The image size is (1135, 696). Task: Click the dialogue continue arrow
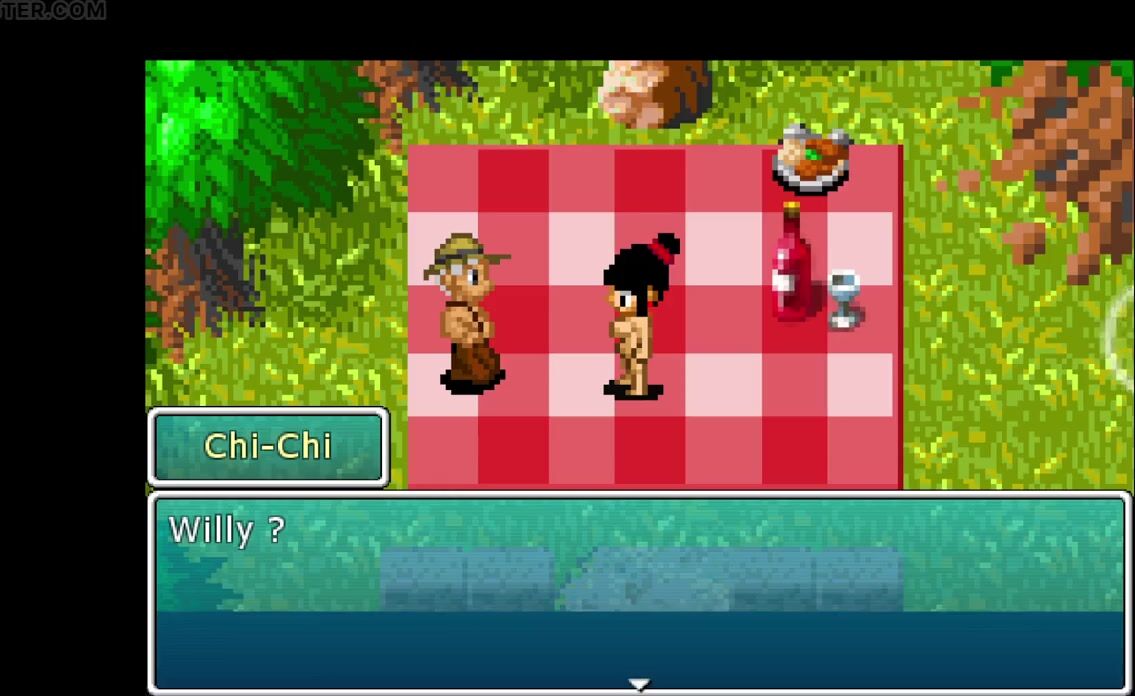(x=638, y=685)
